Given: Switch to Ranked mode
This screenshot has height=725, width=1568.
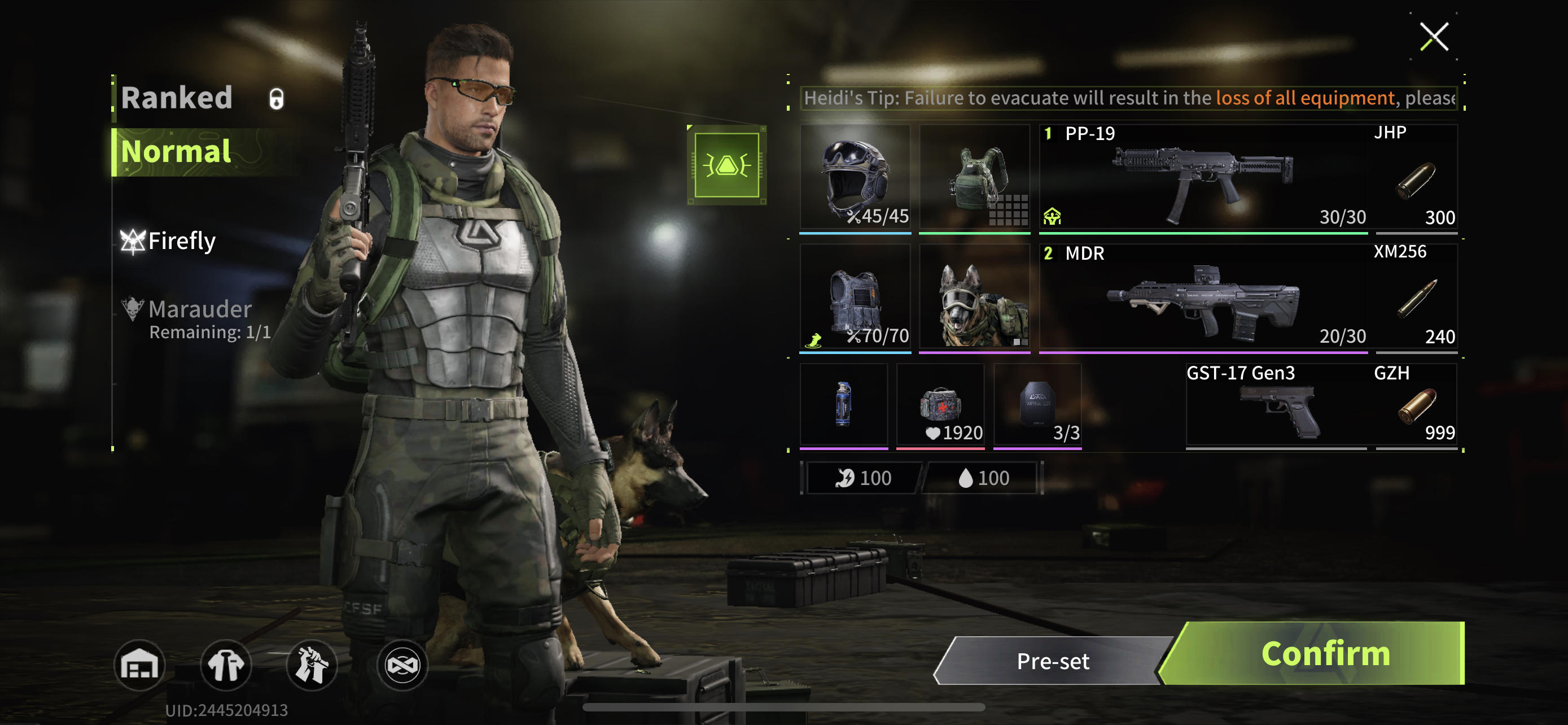Looking at the screenshot, I should [177, 97].
